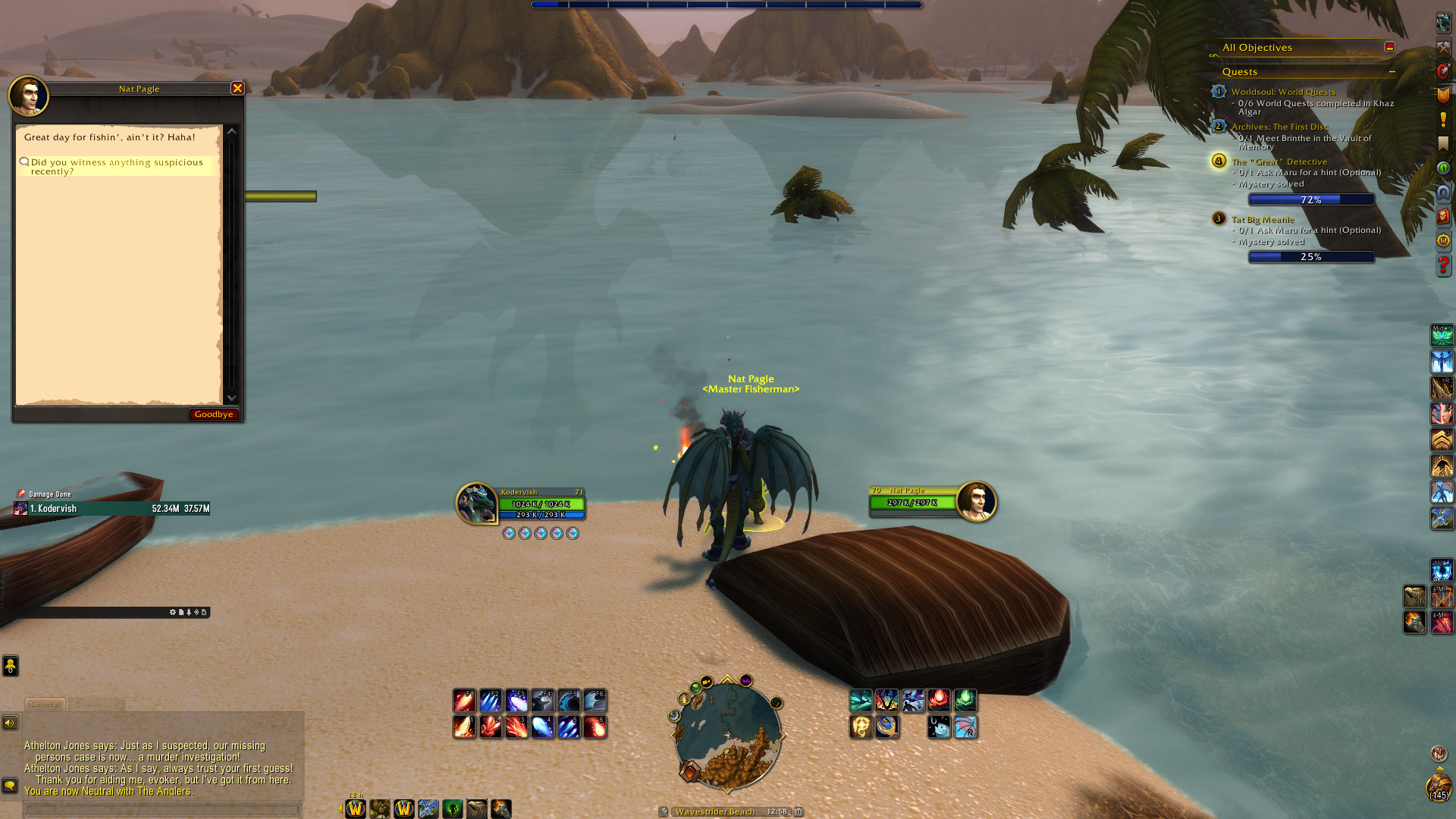Minimize the Quests section header
The height and width of the screenshot is (819, 1456).
point(1392,72)
